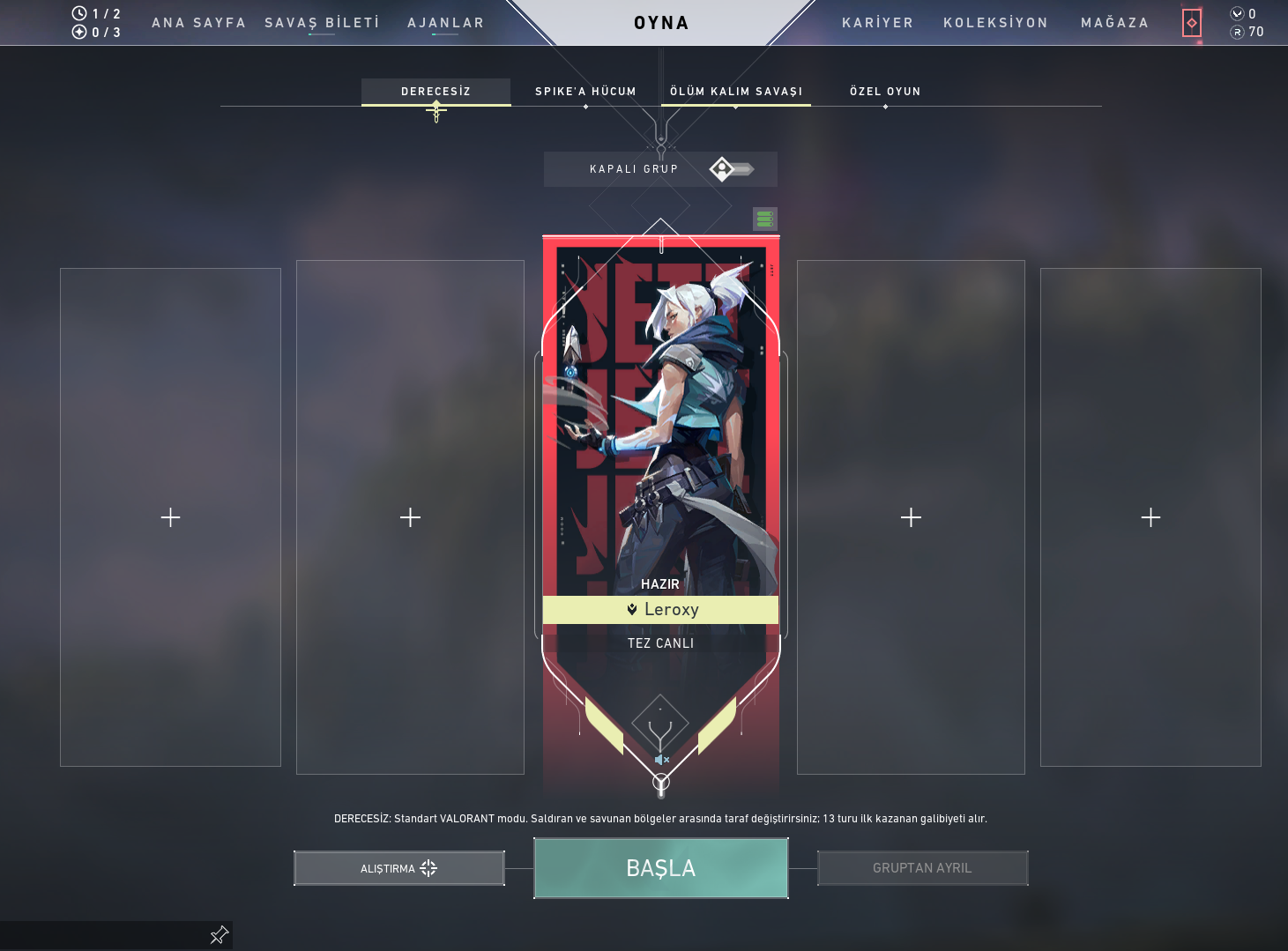The width and height of the screenshot is (1288, 951).
Task: Click the GRUPTAN AYRIL button
Action: 922,867
